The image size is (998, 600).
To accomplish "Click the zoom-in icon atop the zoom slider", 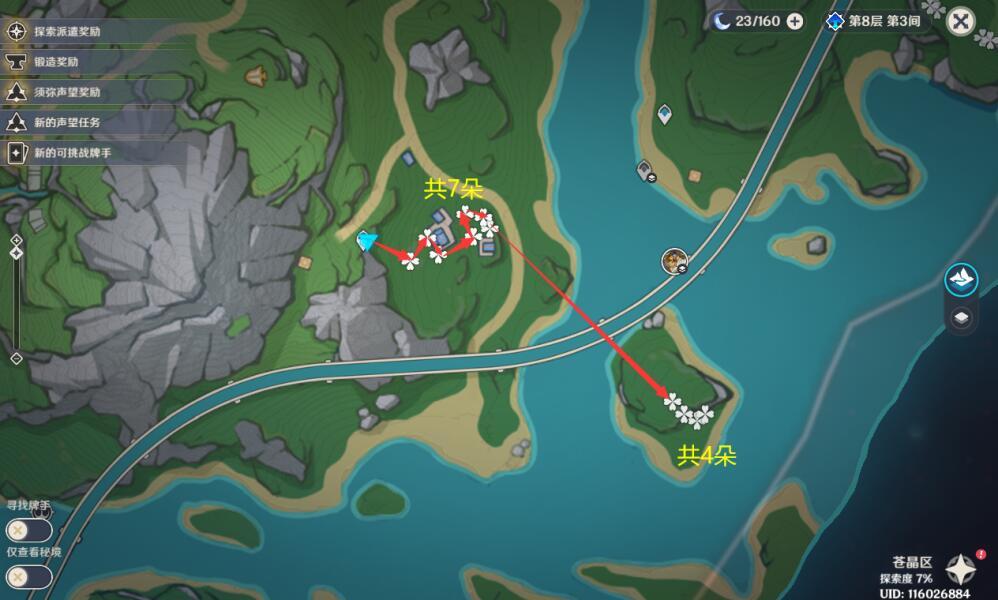I will click(x=16, y=240).
